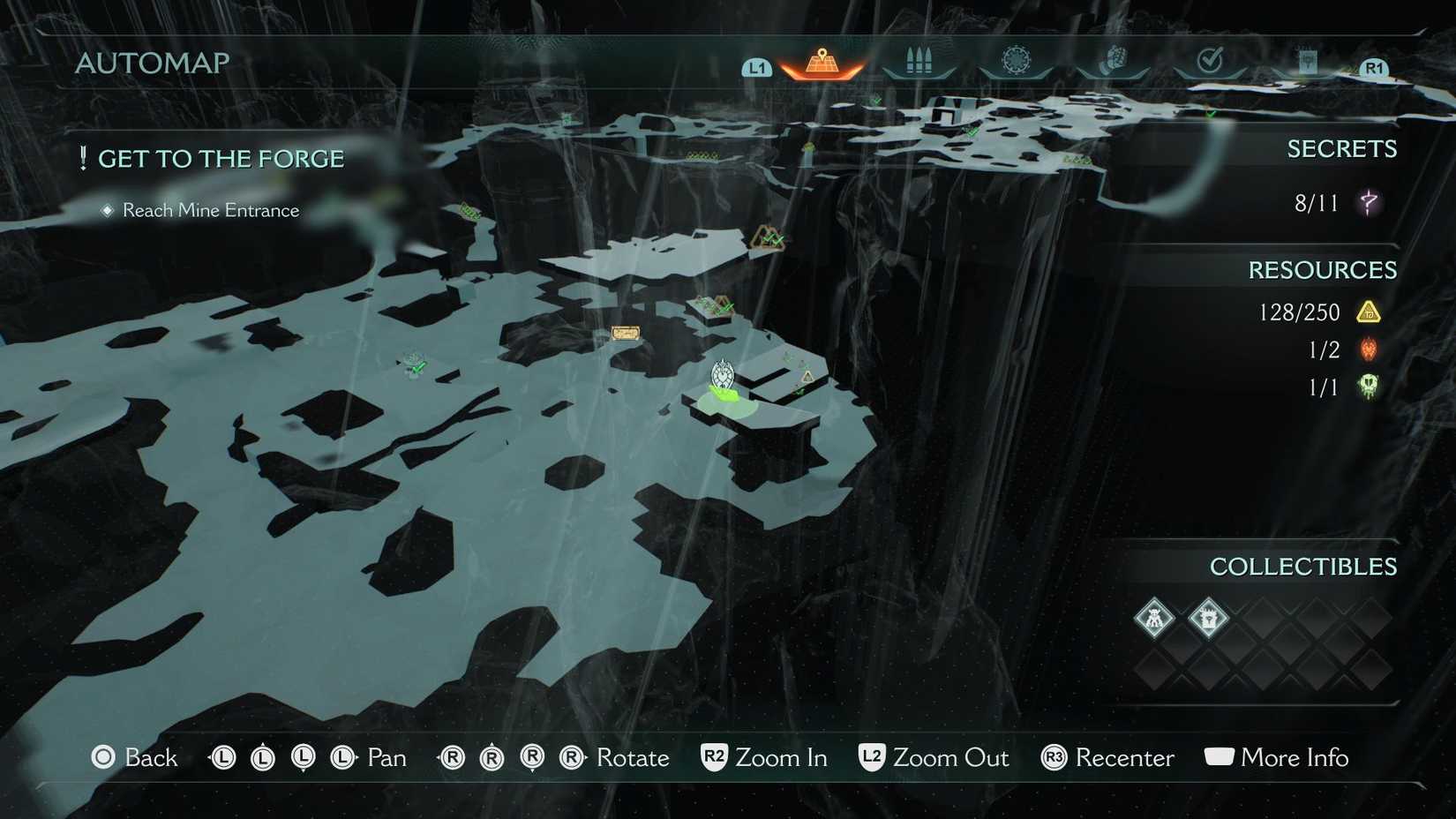Select the checkmark challenges icon
The image size is (1456, 819).
click(1211, 62)
